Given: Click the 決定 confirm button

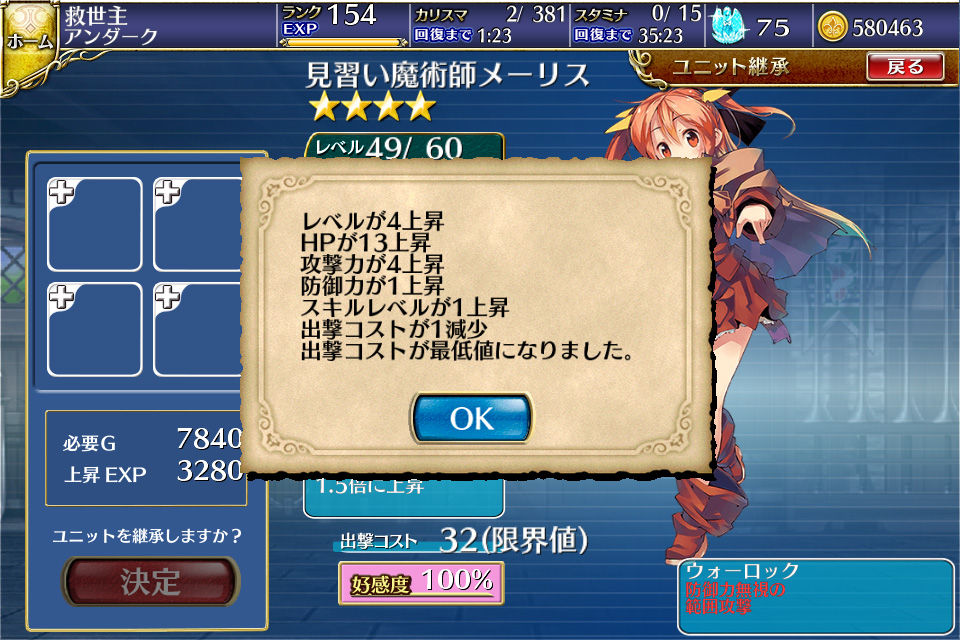Looking at the screenshot, I should 151,582.
